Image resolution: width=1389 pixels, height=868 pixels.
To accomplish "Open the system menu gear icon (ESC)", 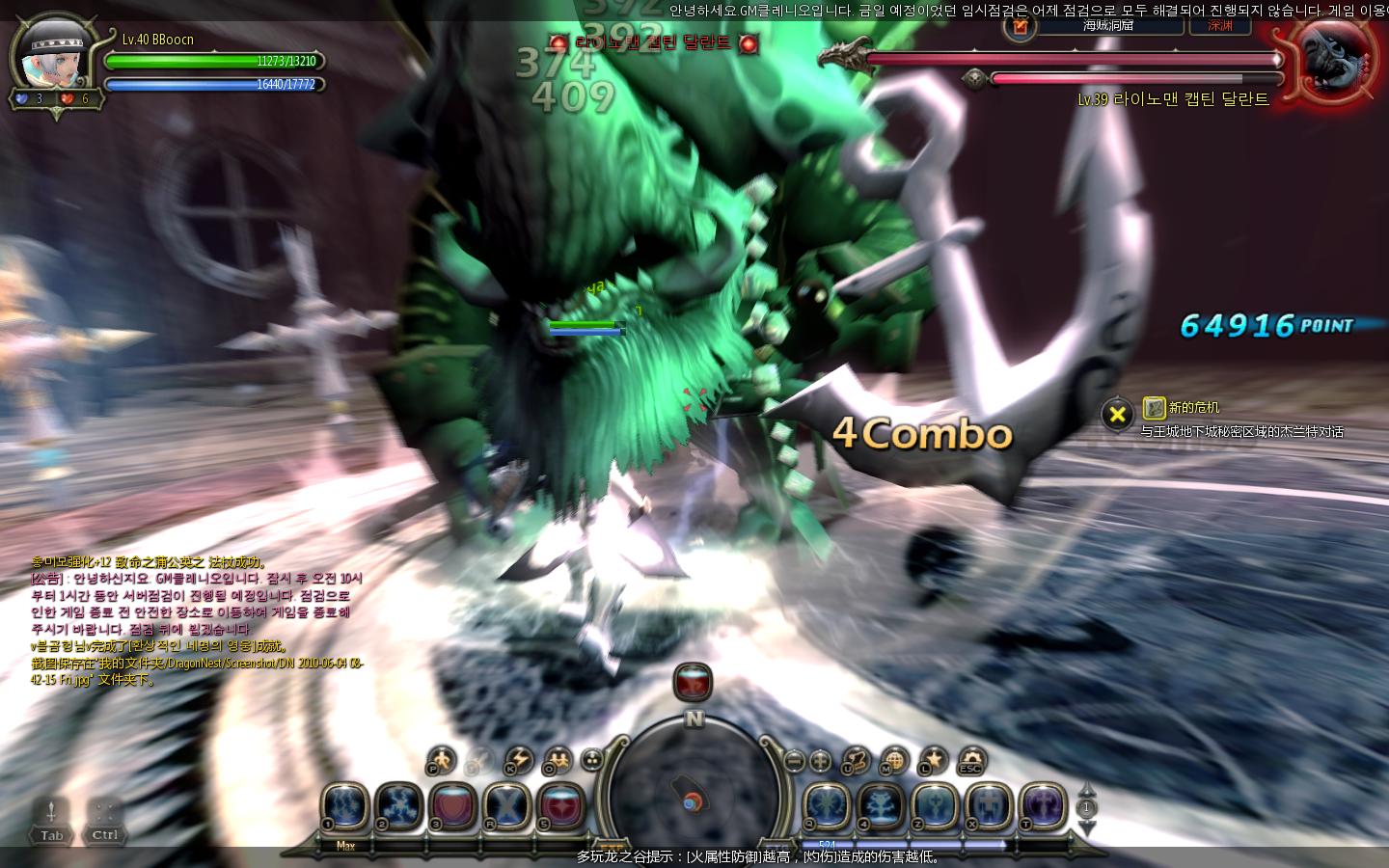I will pyautogui.click(x=970, y=760).
